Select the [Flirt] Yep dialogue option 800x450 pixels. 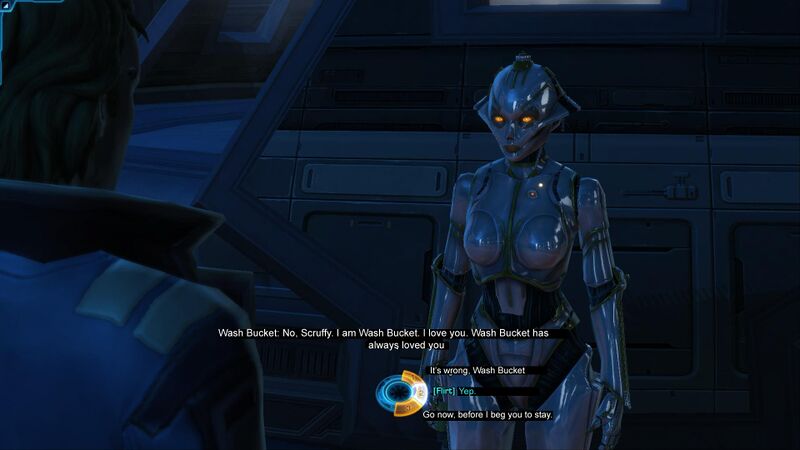click(x=455, y=391)
